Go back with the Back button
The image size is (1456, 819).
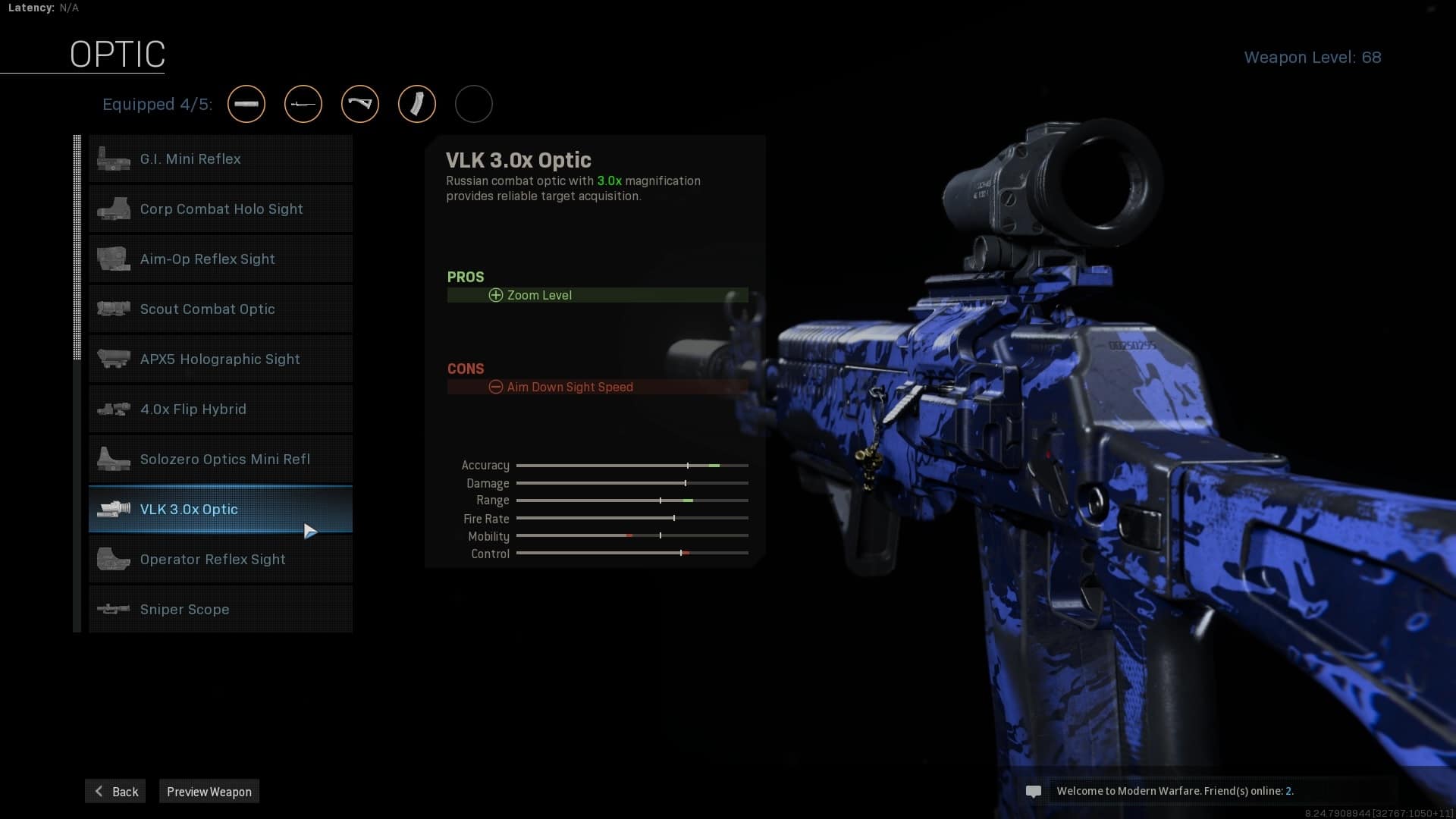116,792
